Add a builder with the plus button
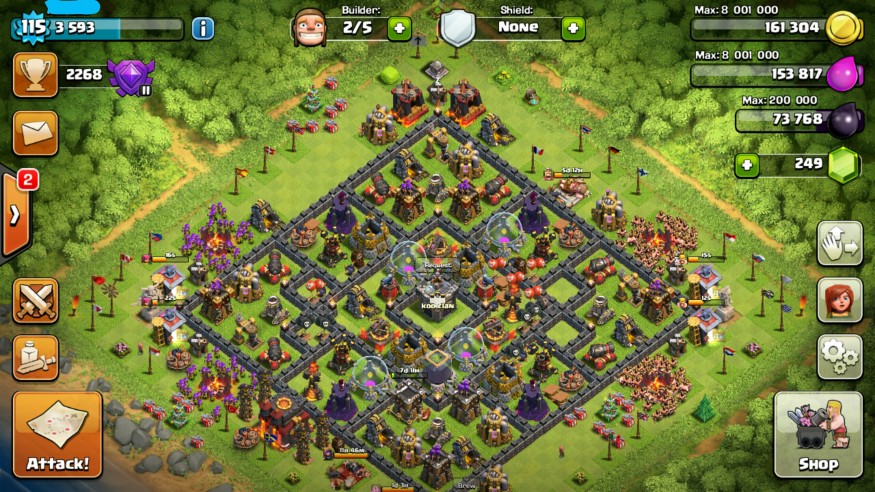Viewport: 875px width, 492px height. pyautogui.click(x=399, y=28)
